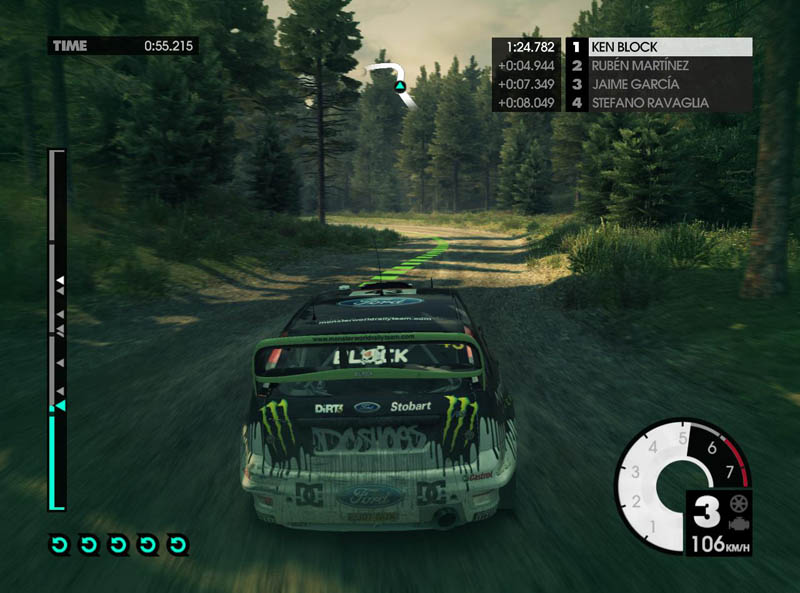Select Ken Block leaderboard row
The image size is (800, 593).
pyautogui.click(x=660, y=47)
